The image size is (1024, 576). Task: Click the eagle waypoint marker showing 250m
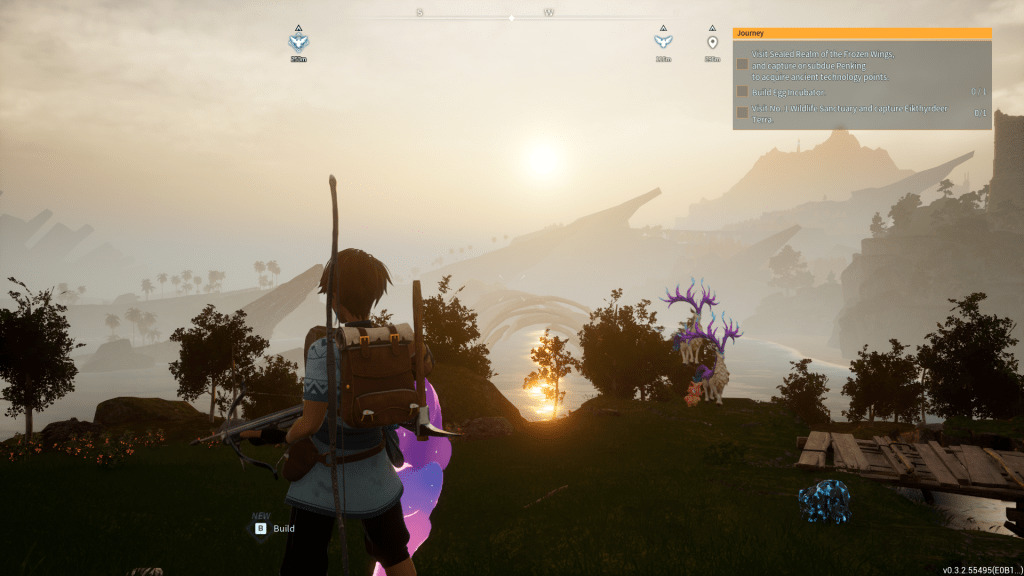298,42
